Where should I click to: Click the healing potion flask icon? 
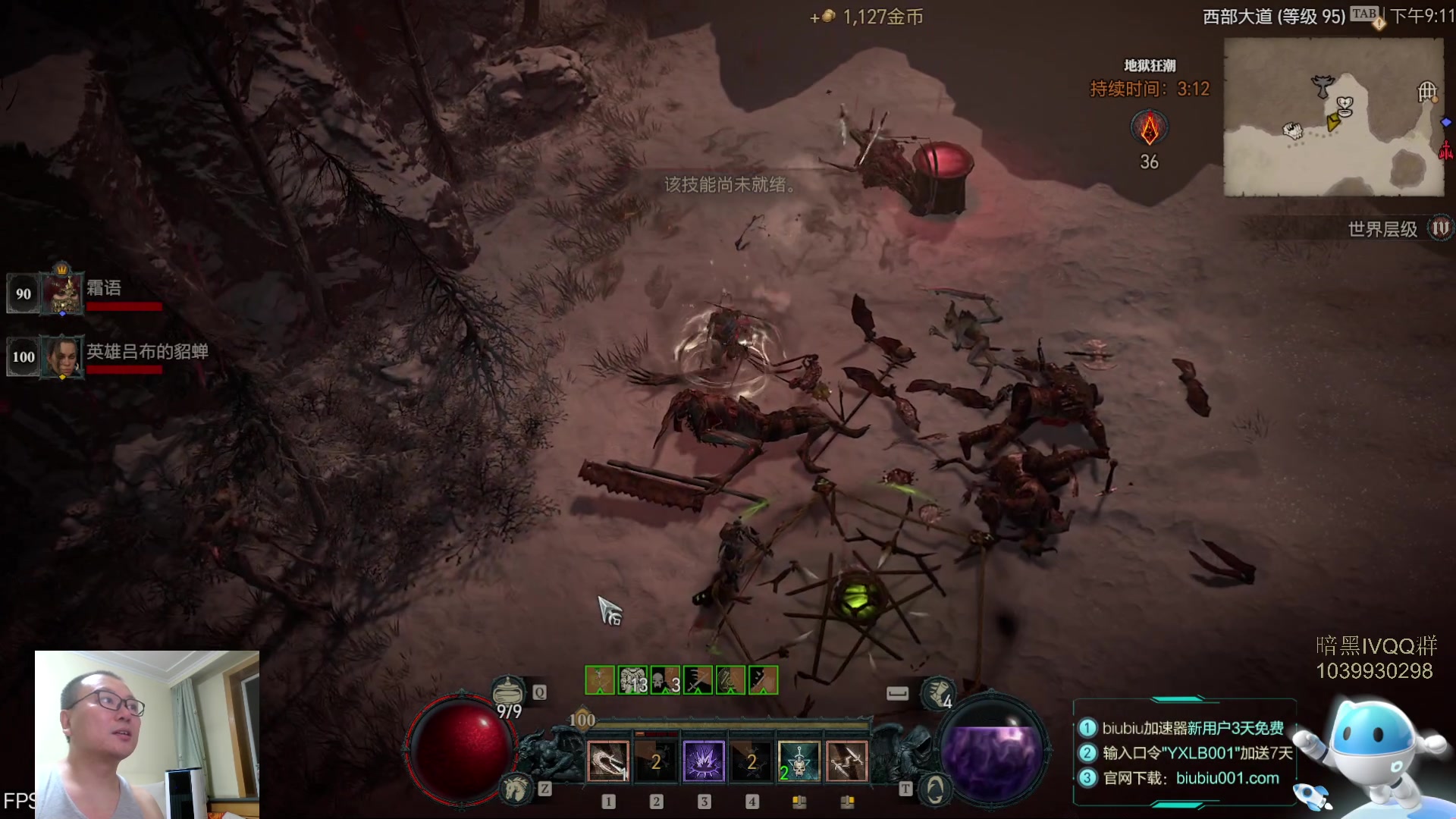click(x=507, y=691)
